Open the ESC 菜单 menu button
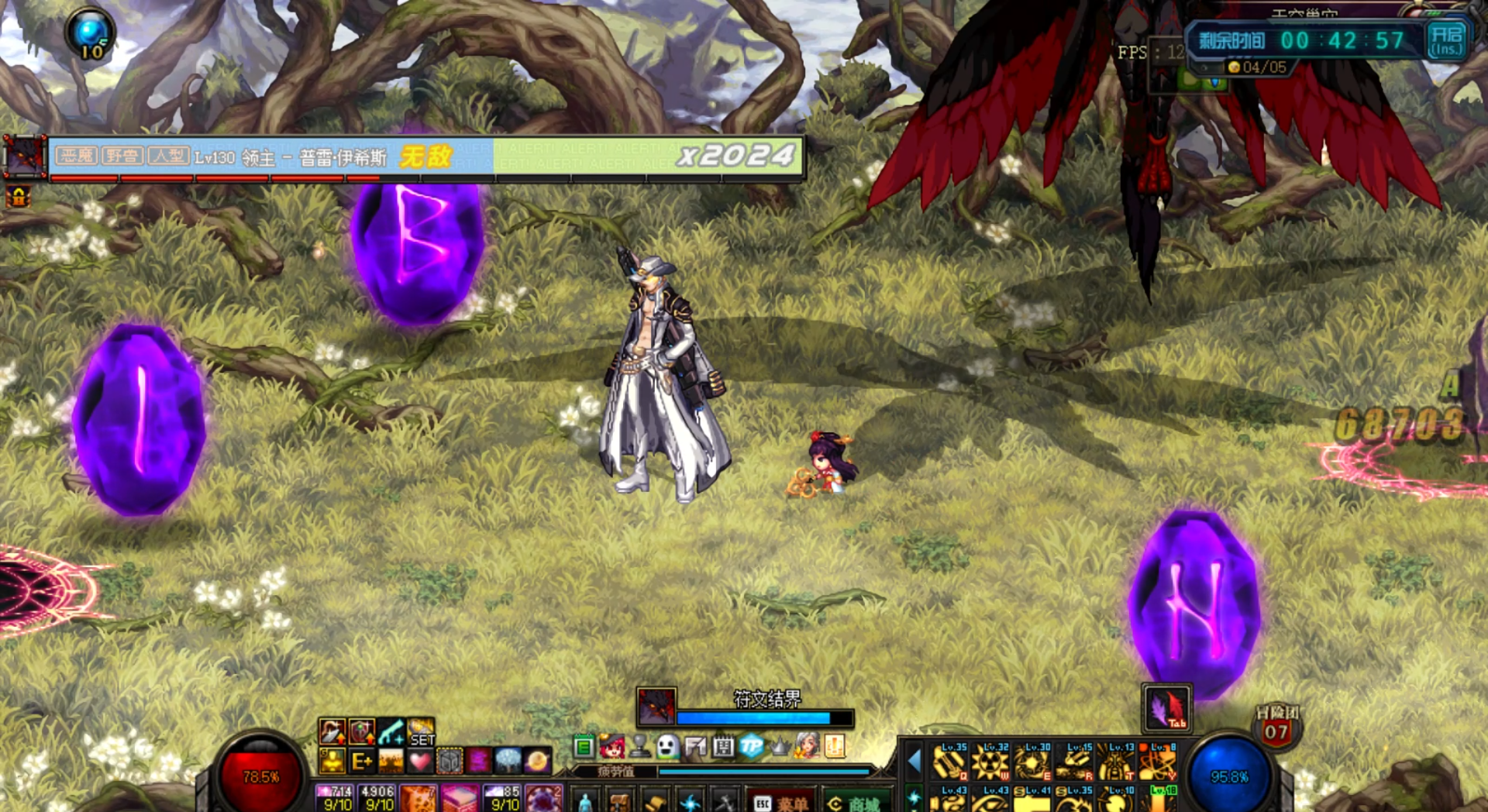 [781, 803]
